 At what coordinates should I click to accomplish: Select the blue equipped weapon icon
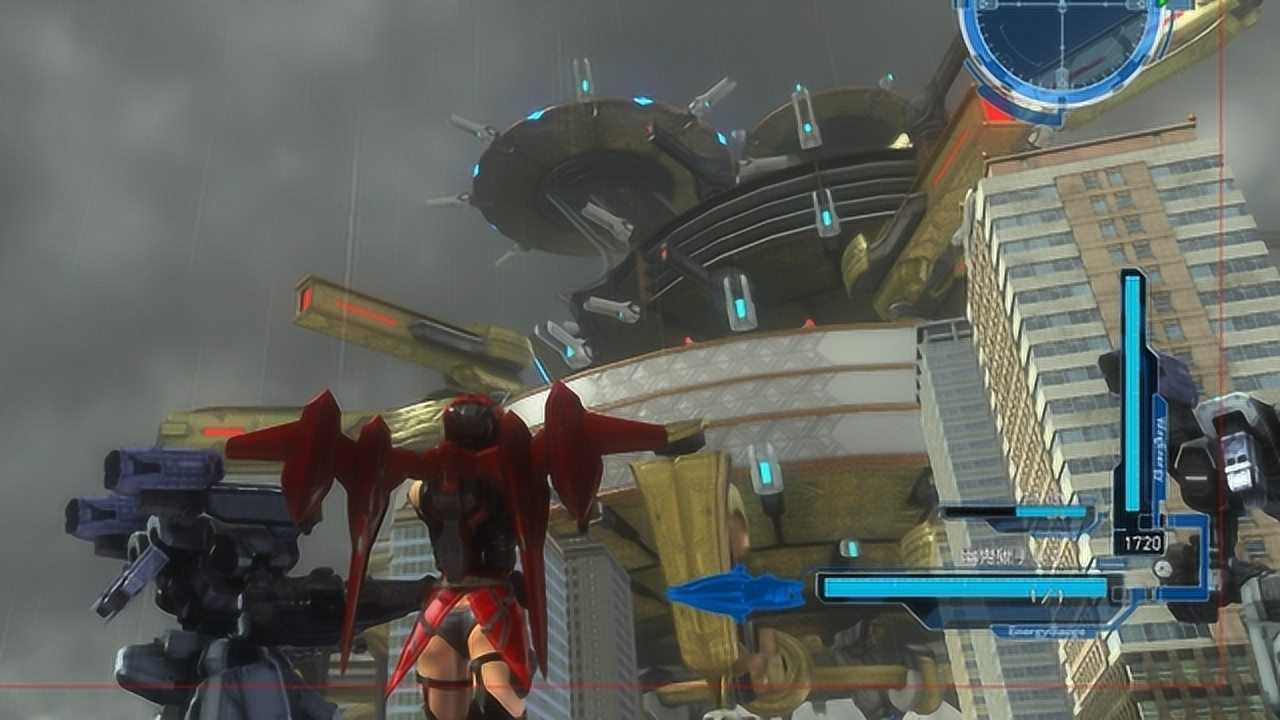736,593
